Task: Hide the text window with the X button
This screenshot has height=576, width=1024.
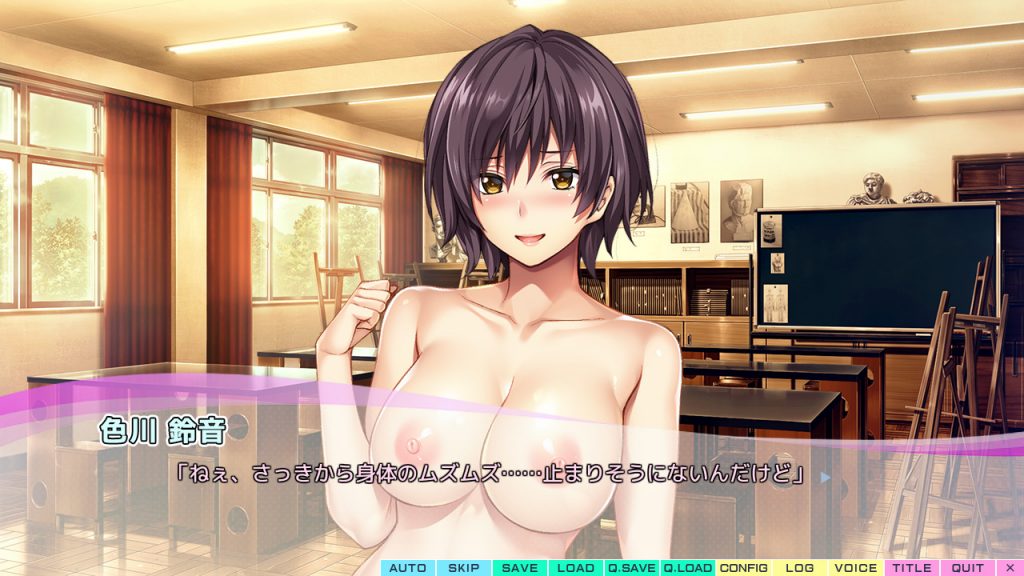Action: coord(1009,568)
